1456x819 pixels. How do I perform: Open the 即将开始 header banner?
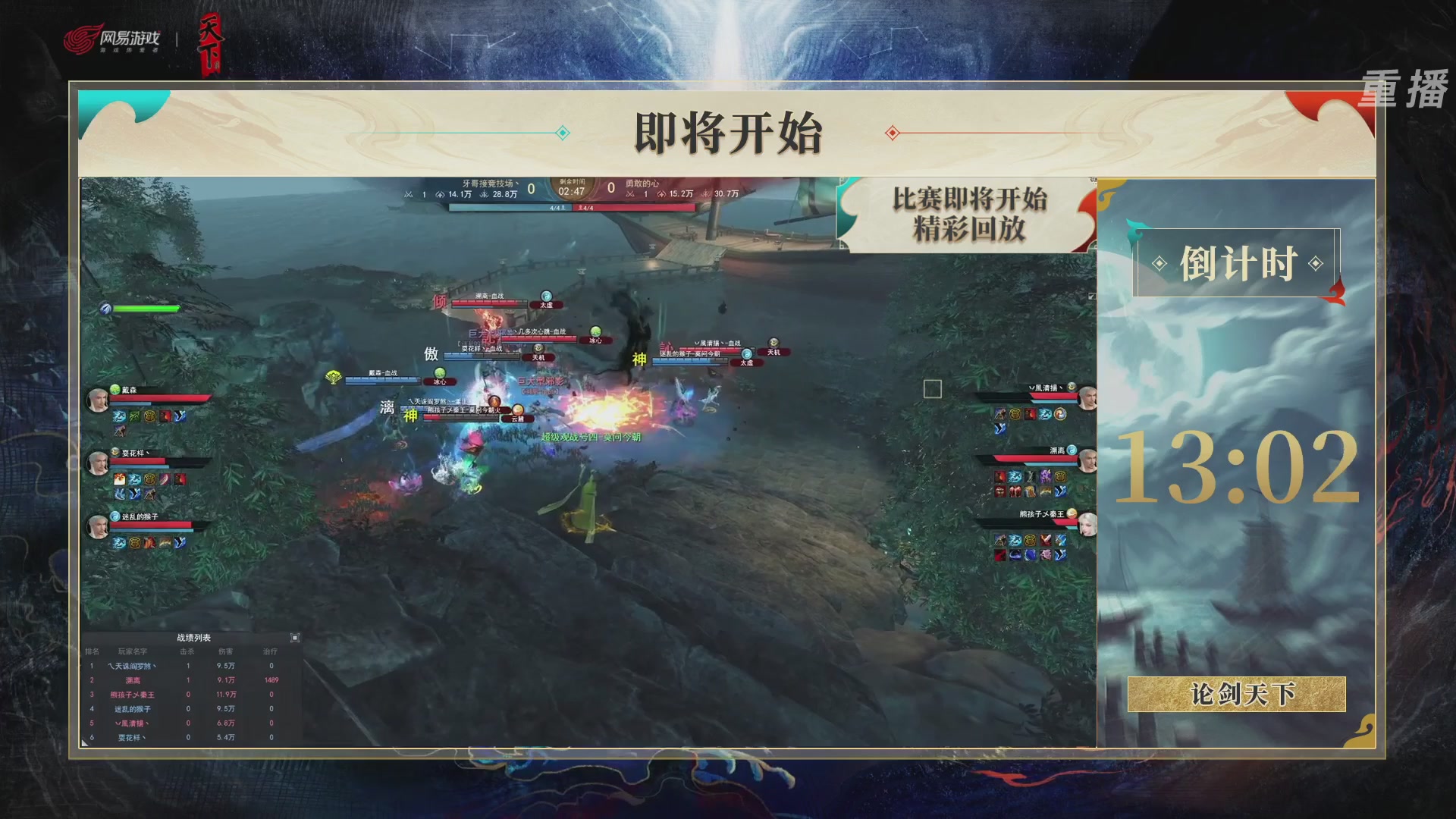click(x=726, y=131)
